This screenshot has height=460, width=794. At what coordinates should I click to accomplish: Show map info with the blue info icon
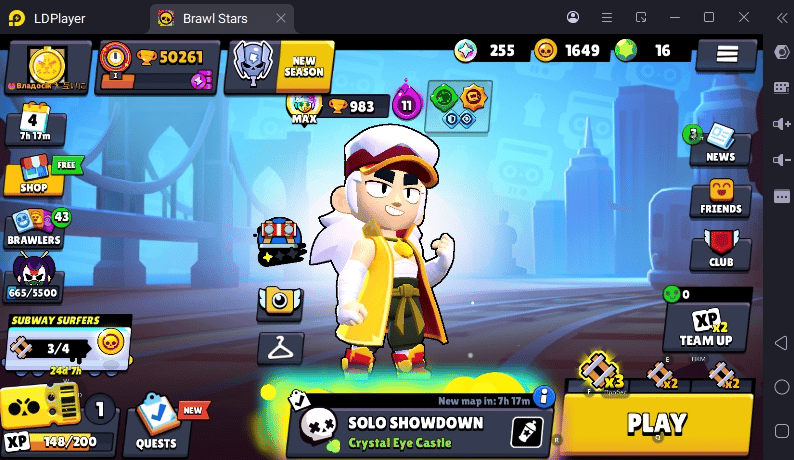[544, 398]
